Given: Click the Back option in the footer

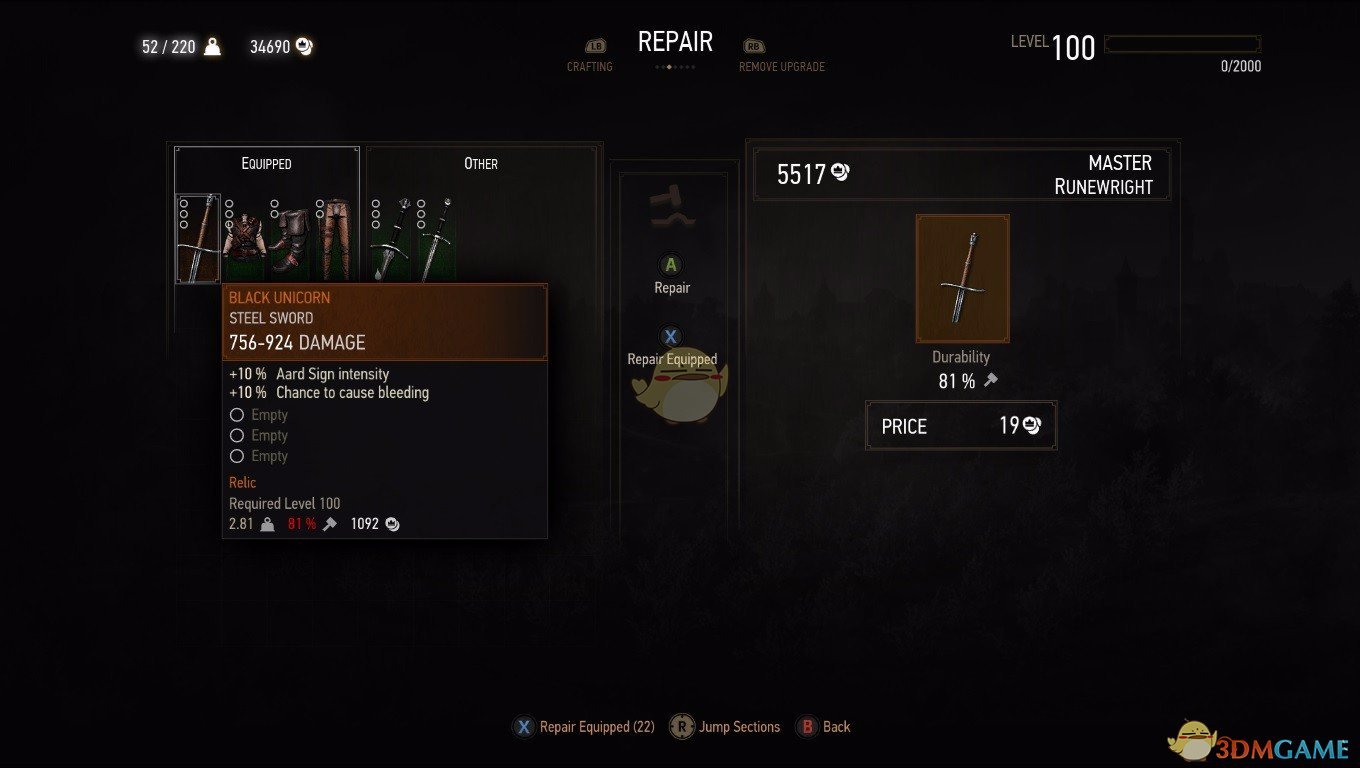Looking at the screenshot, I should click(824, 727).
